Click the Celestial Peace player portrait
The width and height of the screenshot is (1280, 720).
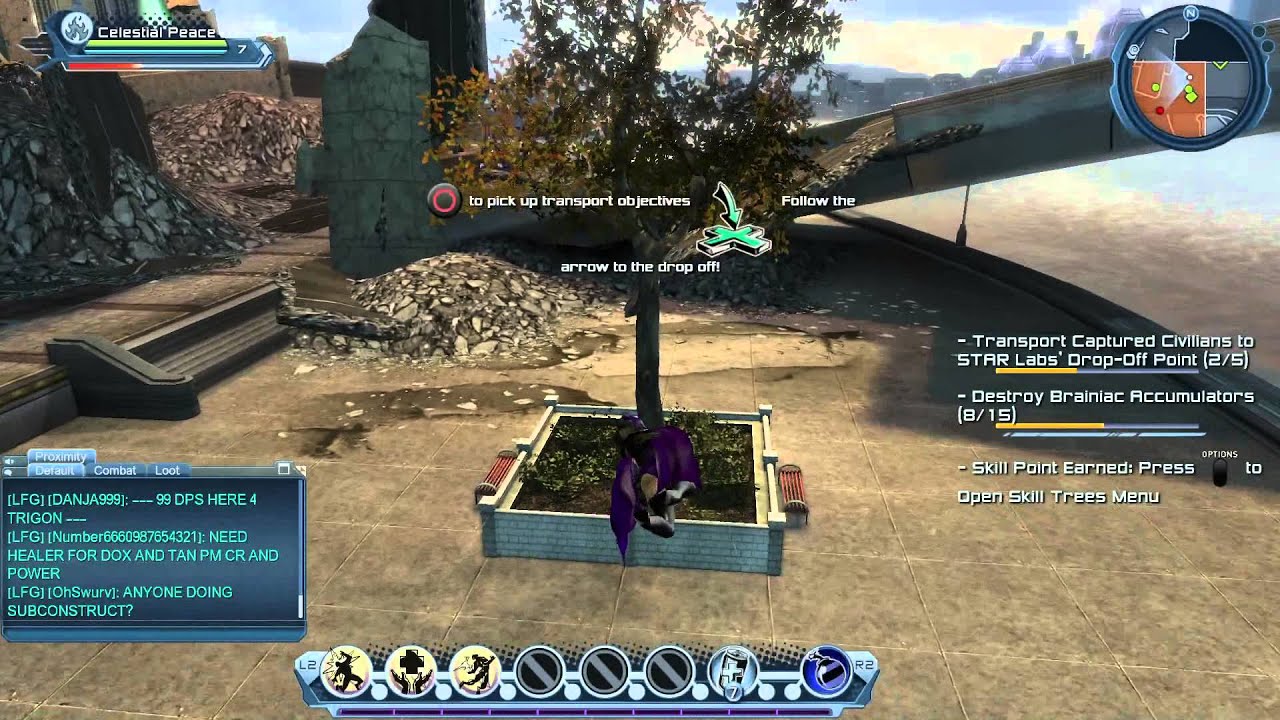(x=76, y=32)
